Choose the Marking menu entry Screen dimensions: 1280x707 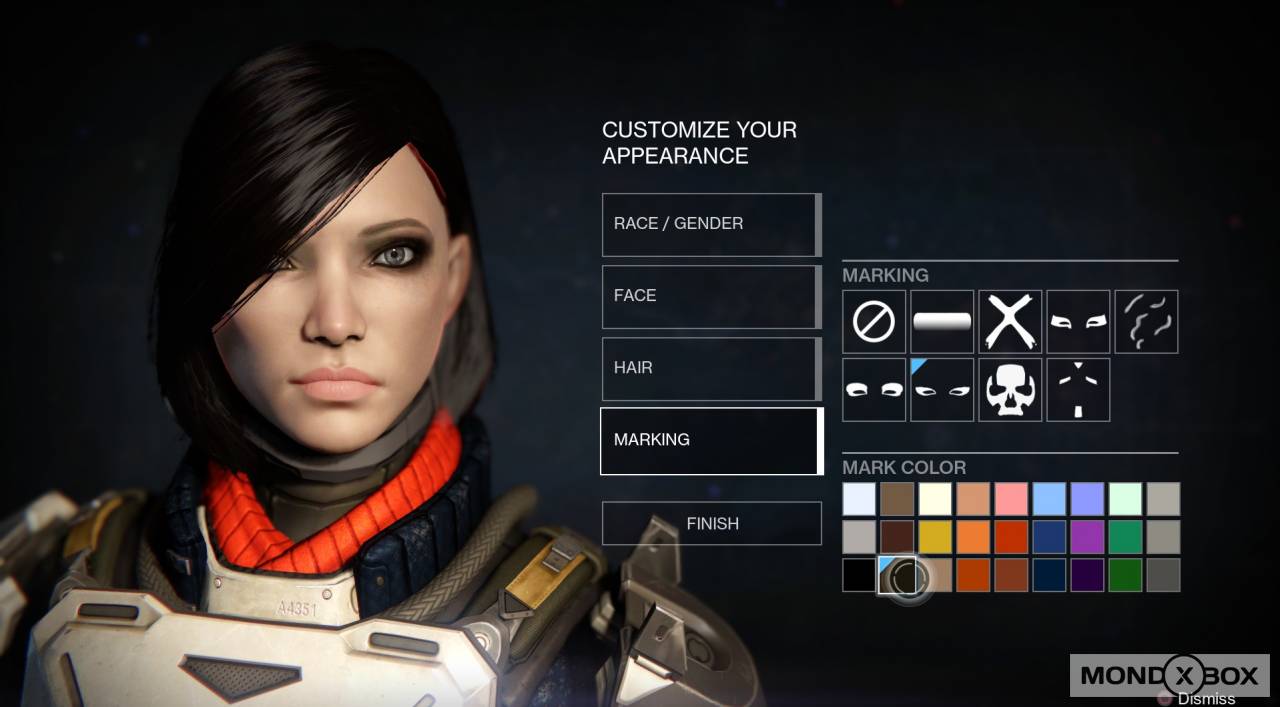[711, 440]
